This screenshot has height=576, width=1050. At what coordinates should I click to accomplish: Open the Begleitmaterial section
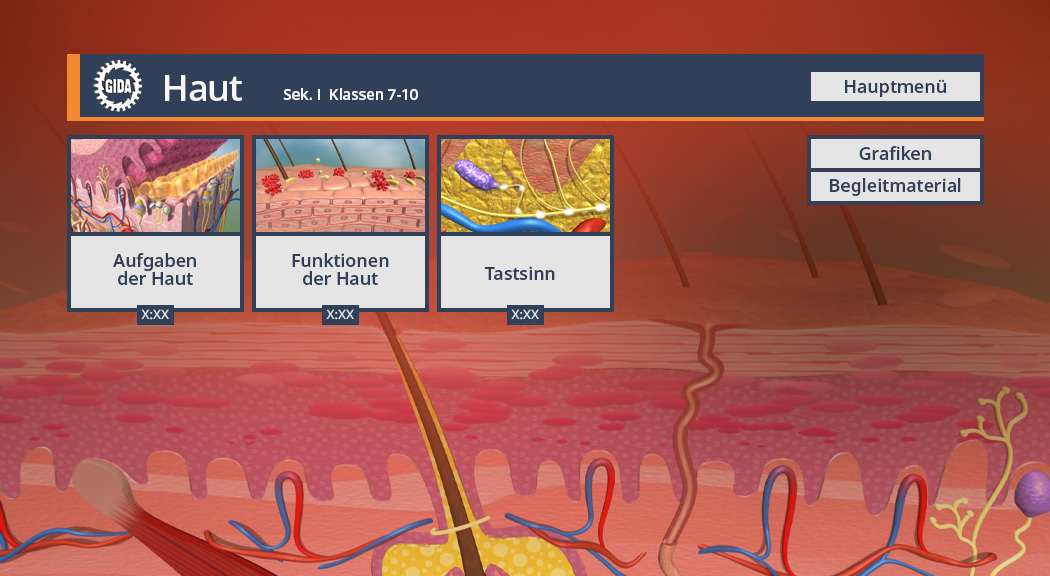tap(895, 186)
